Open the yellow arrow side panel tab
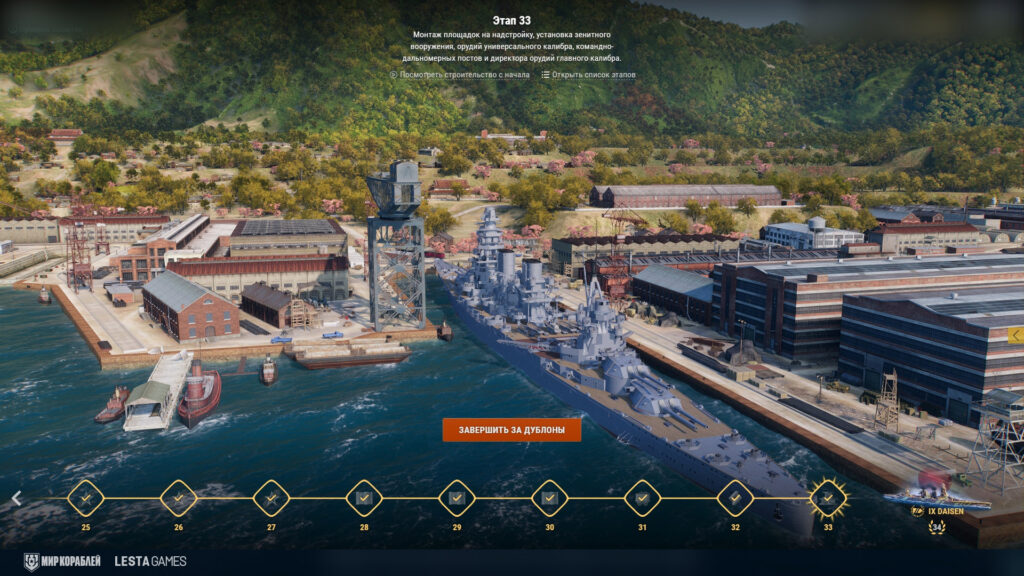Screen dimensions: 1024x576 click(x=1015, y=335)
